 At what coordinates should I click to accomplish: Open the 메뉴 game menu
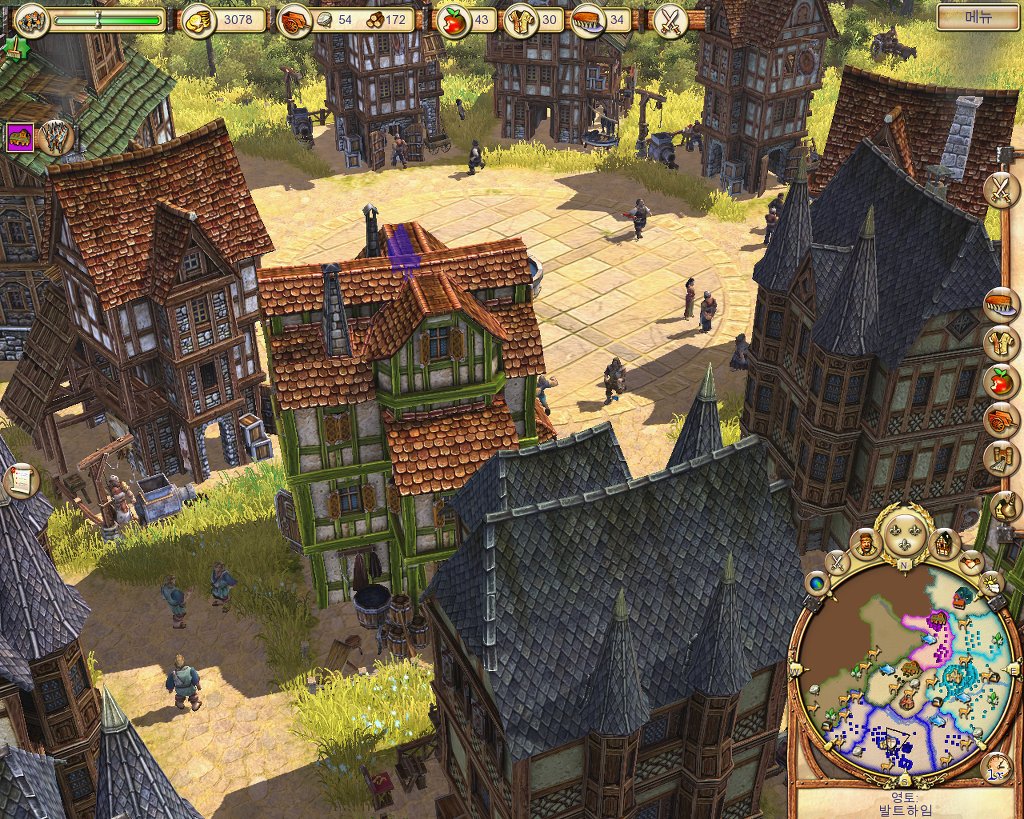tap(978, 17)
